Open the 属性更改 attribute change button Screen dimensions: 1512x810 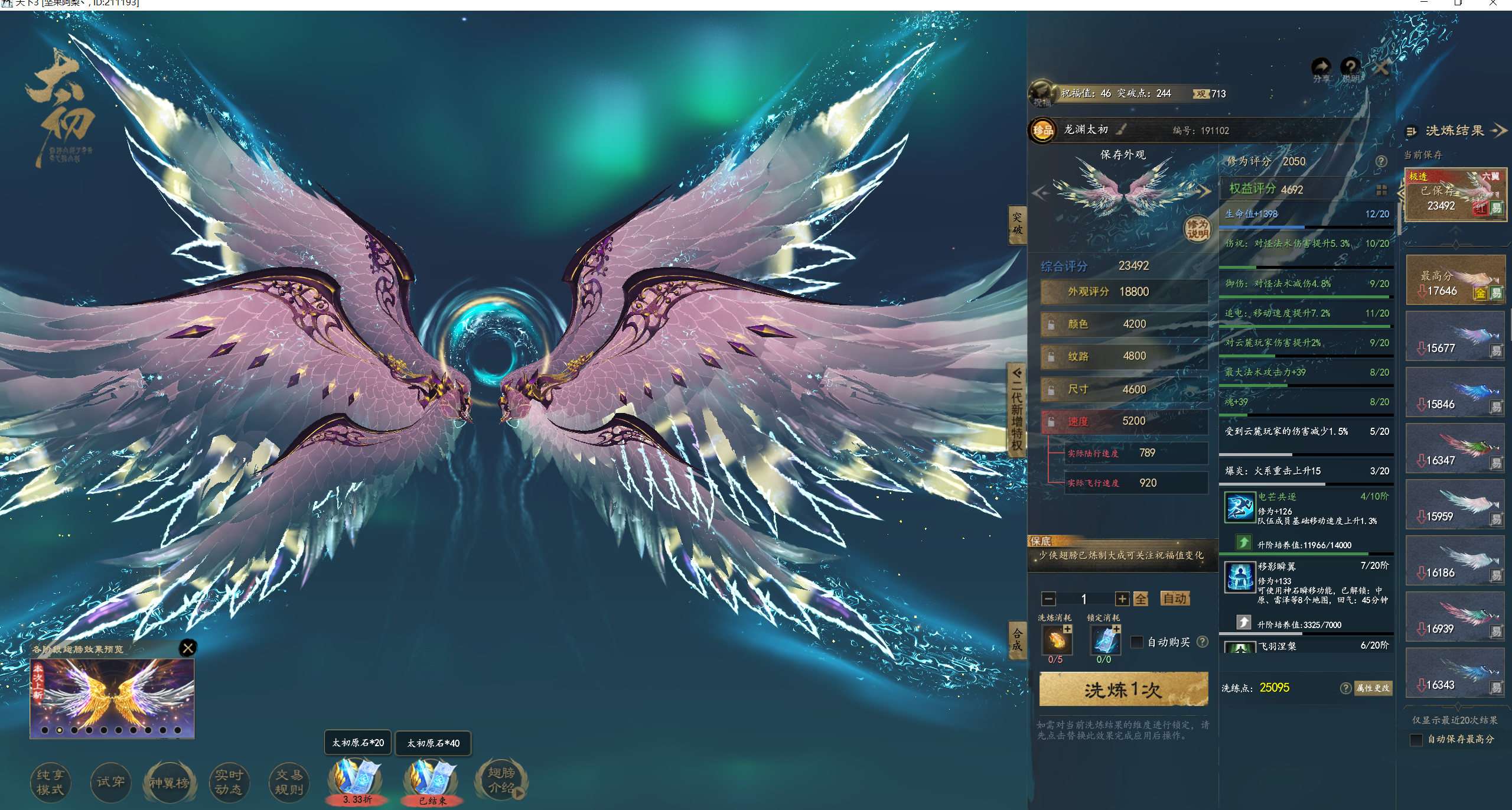click(x=1373, y=688)
